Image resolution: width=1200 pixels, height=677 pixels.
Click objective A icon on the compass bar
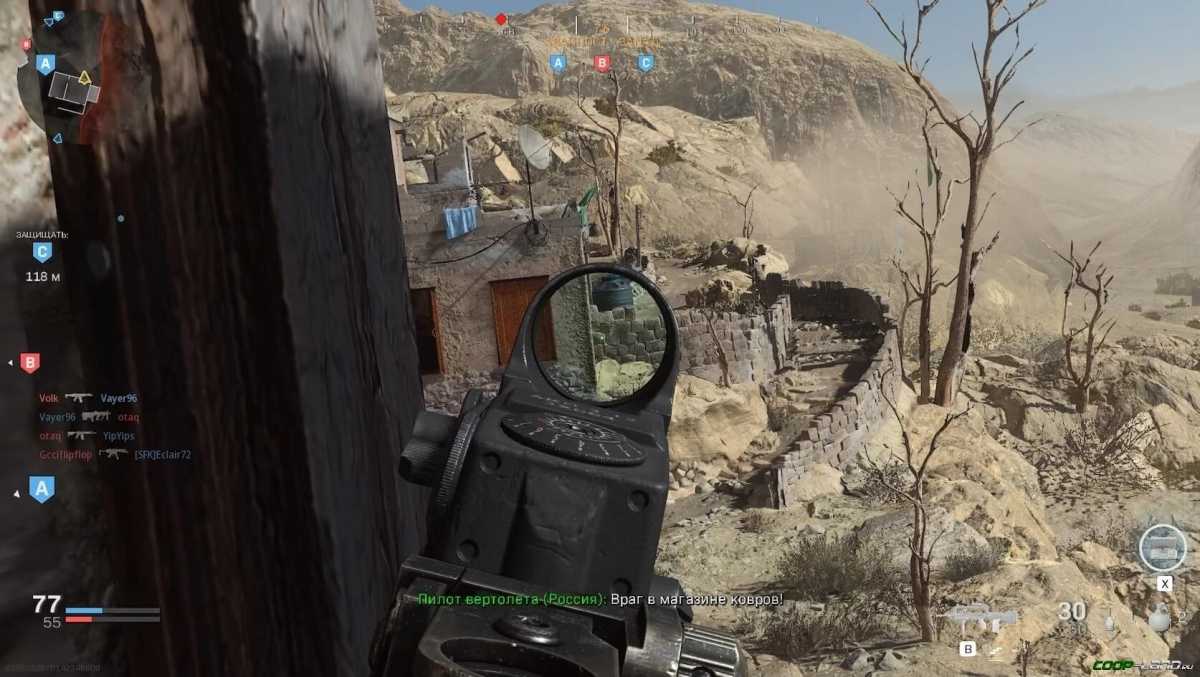click(559, 63)
